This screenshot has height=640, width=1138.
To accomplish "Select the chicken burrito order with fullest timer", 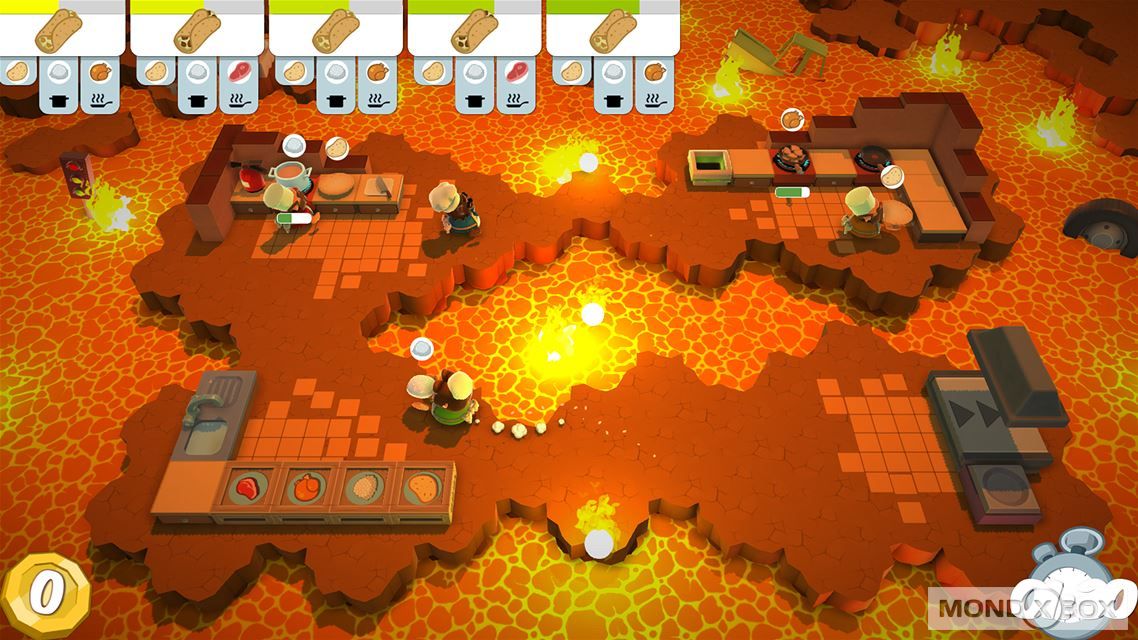I will point(612,30).
